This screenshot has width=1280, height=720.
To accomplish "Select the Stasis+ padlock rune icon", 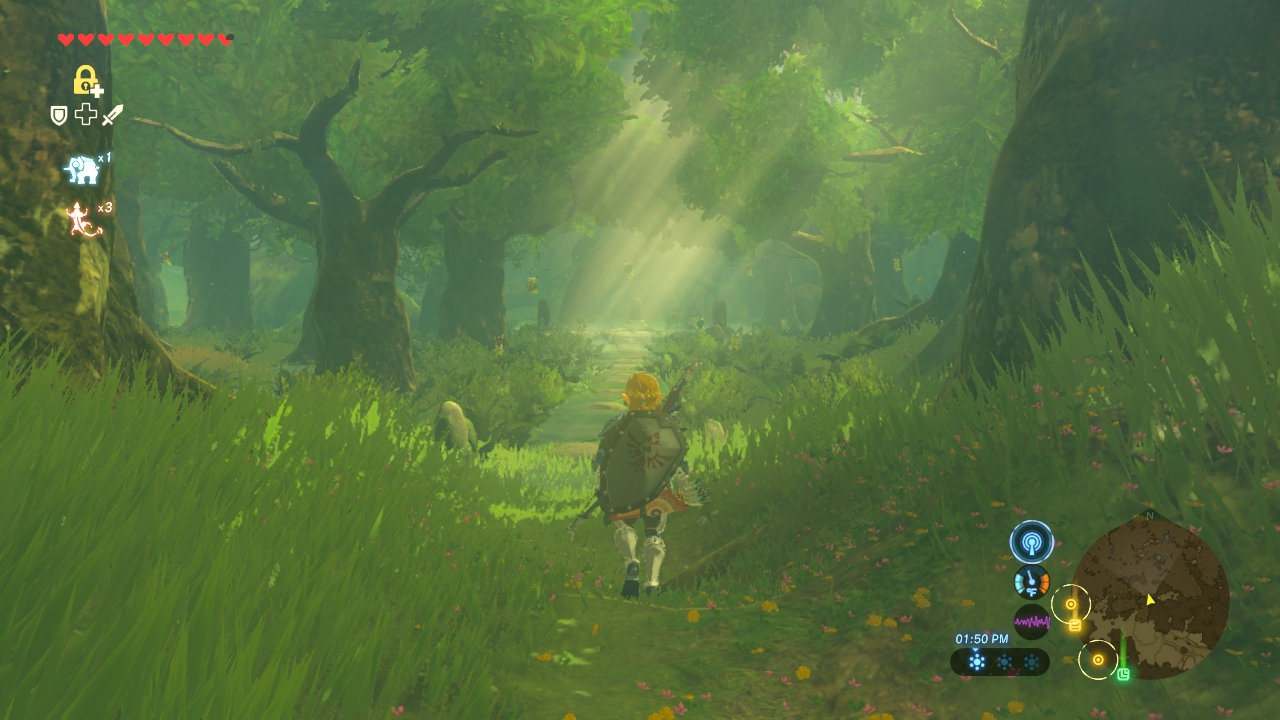I will pyautogui.click(x=87, y=80).
